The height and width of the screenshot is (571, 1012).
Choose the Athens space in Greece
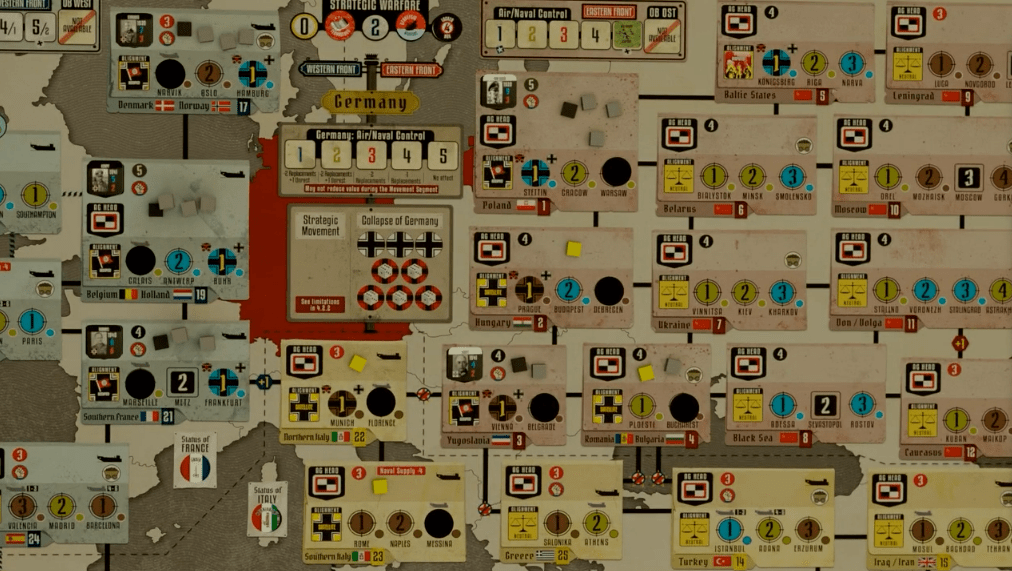[596, 523]
